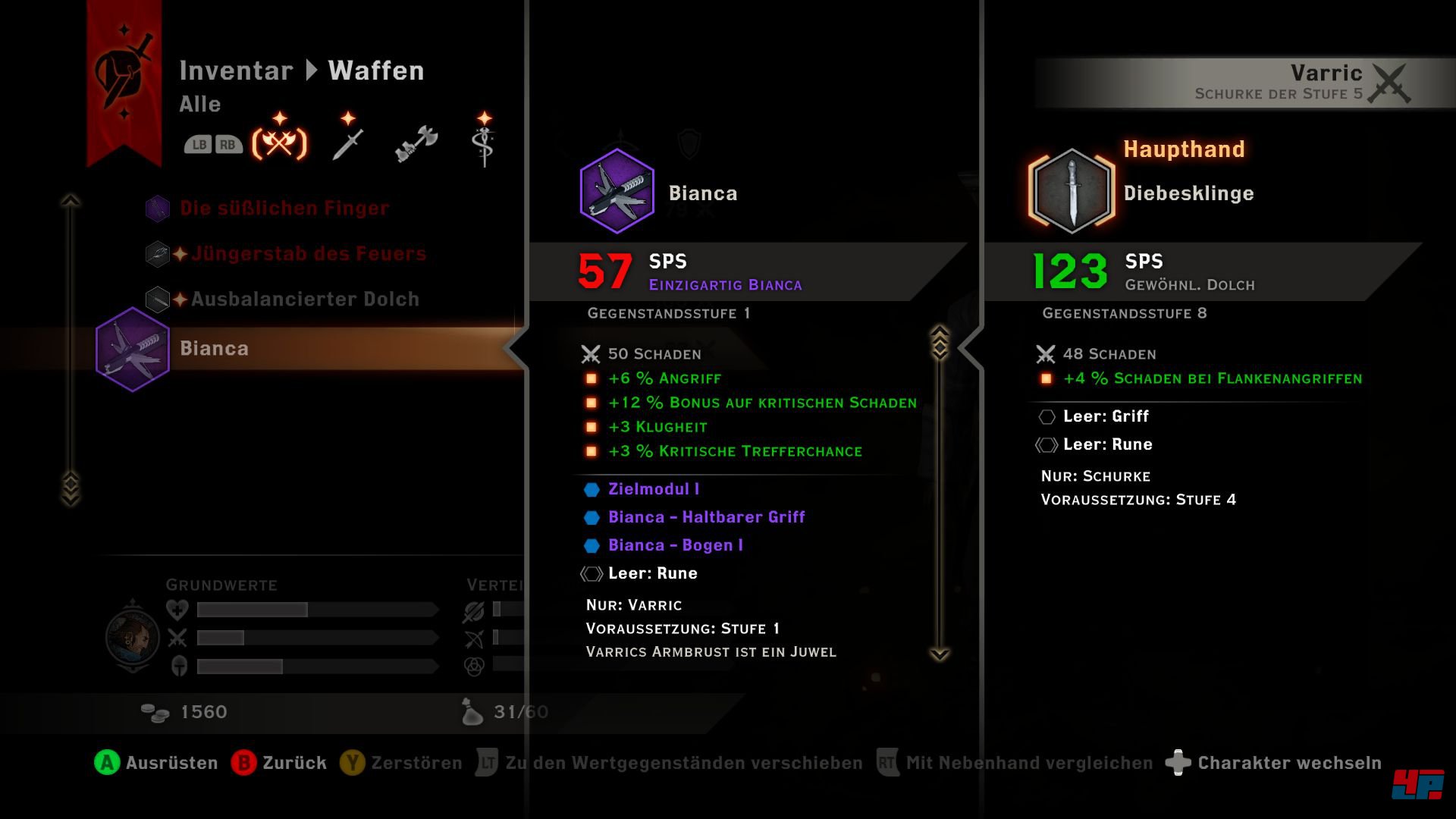This screenshot has width=1456, height=819.
Task: Choose the empty Rune slot on Diebesklinge
Action: point(1107,445)
